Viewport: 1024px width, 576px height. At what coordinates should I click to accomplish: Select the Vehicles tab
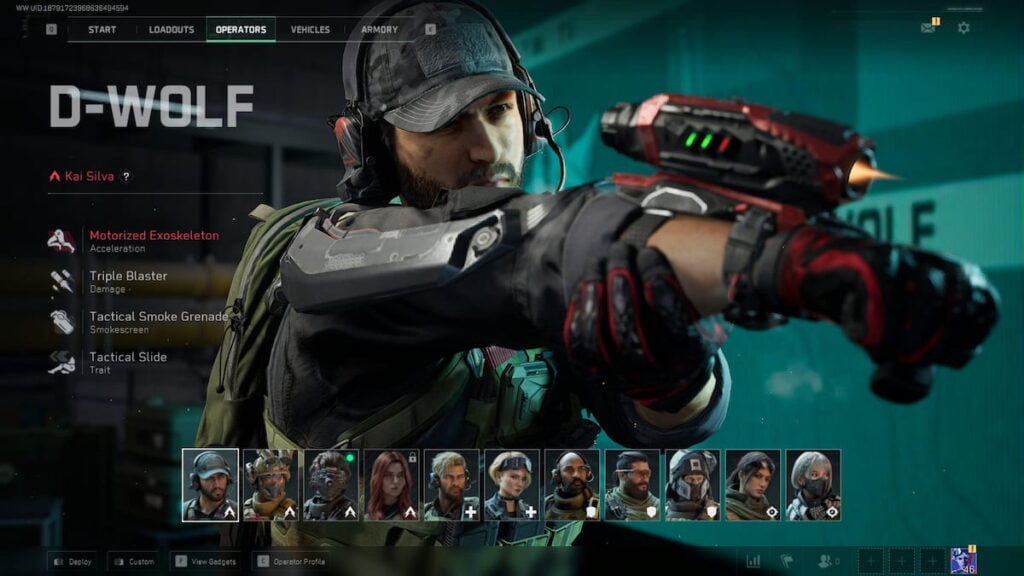click(310, 30)
